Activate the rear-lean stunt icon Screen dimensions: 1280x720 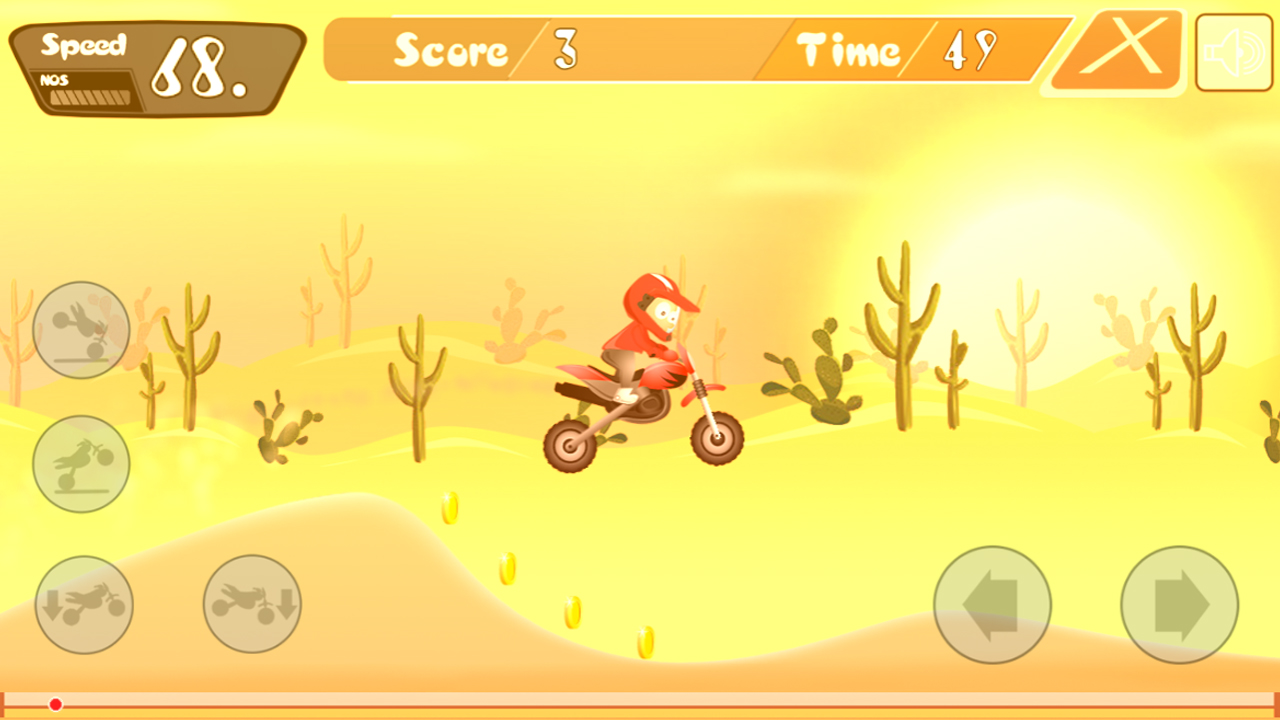(83, 605)
